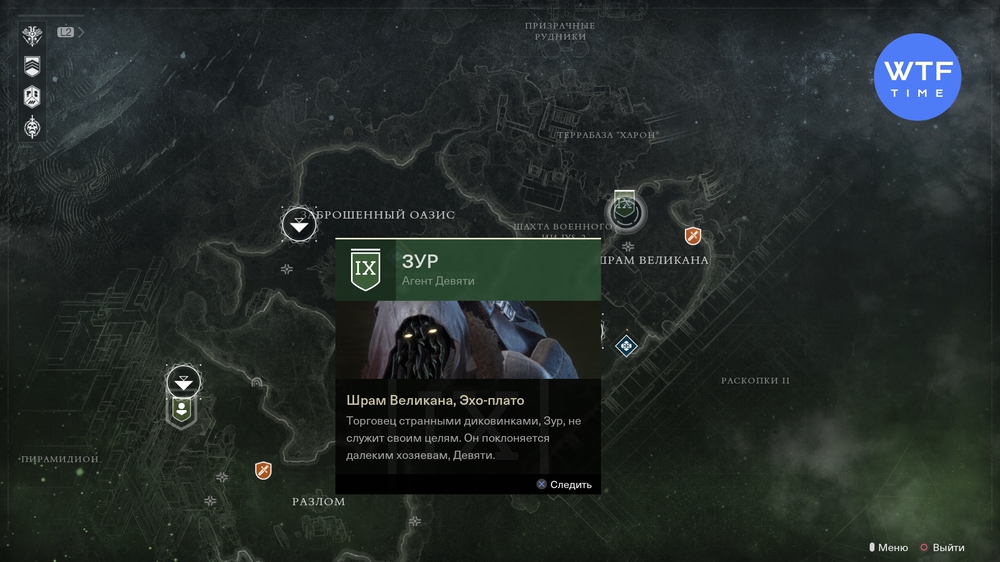Select the landing zone above the green vendor banner

[x=183, y=381]
